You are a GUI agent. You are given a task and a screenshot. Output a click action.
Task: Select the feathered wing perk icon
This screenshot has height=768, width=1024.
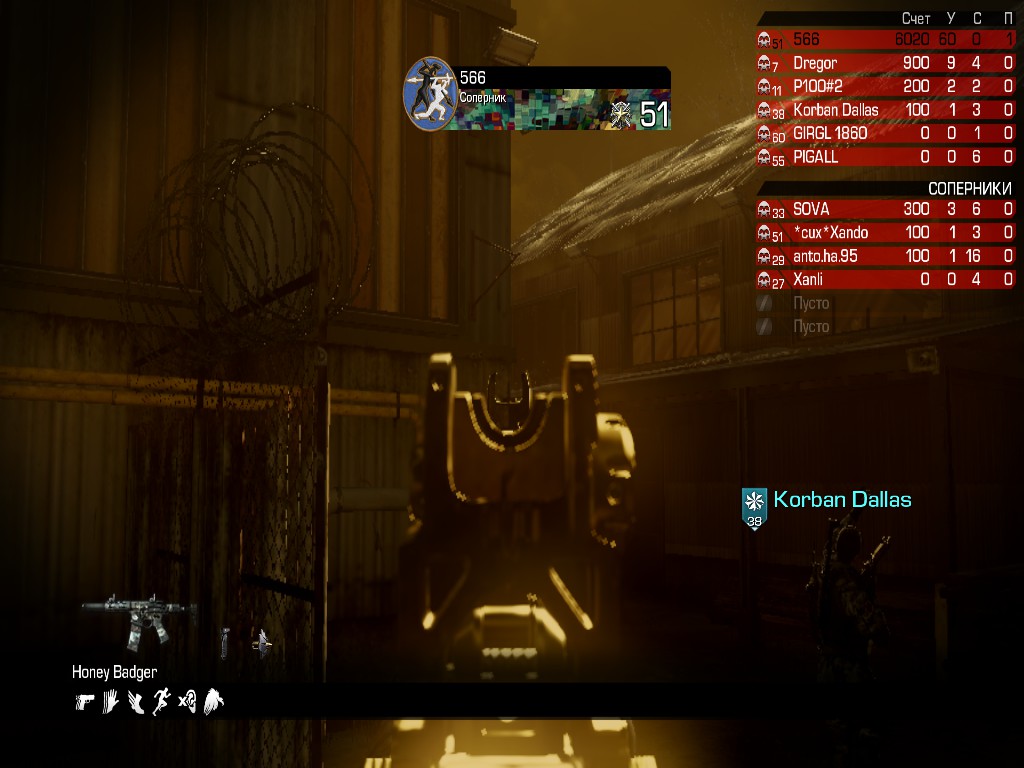[x=213, y=702]
